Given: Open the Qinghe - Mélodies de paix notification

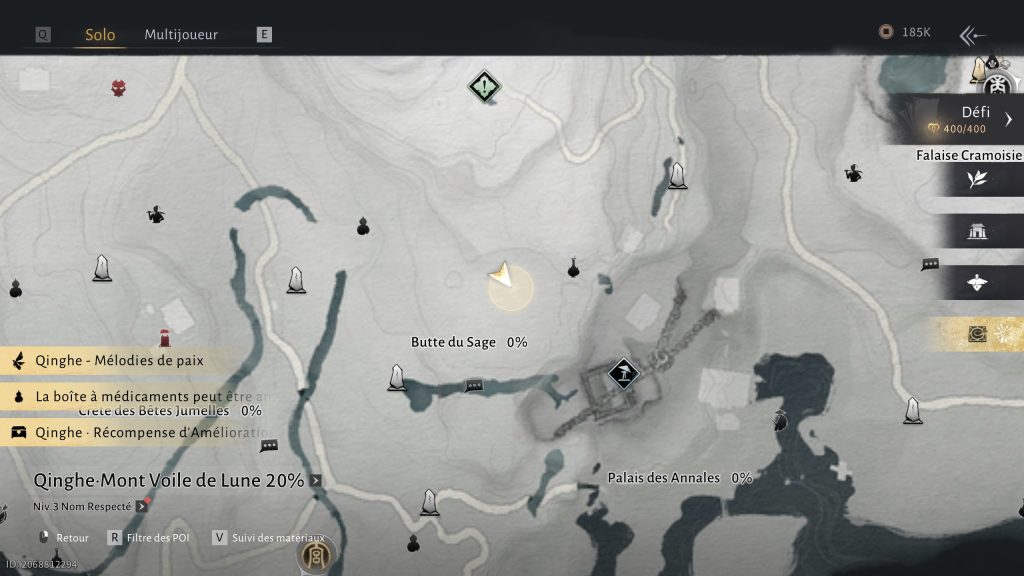Looking at the screenshot, I should click(x=119, y=360).
